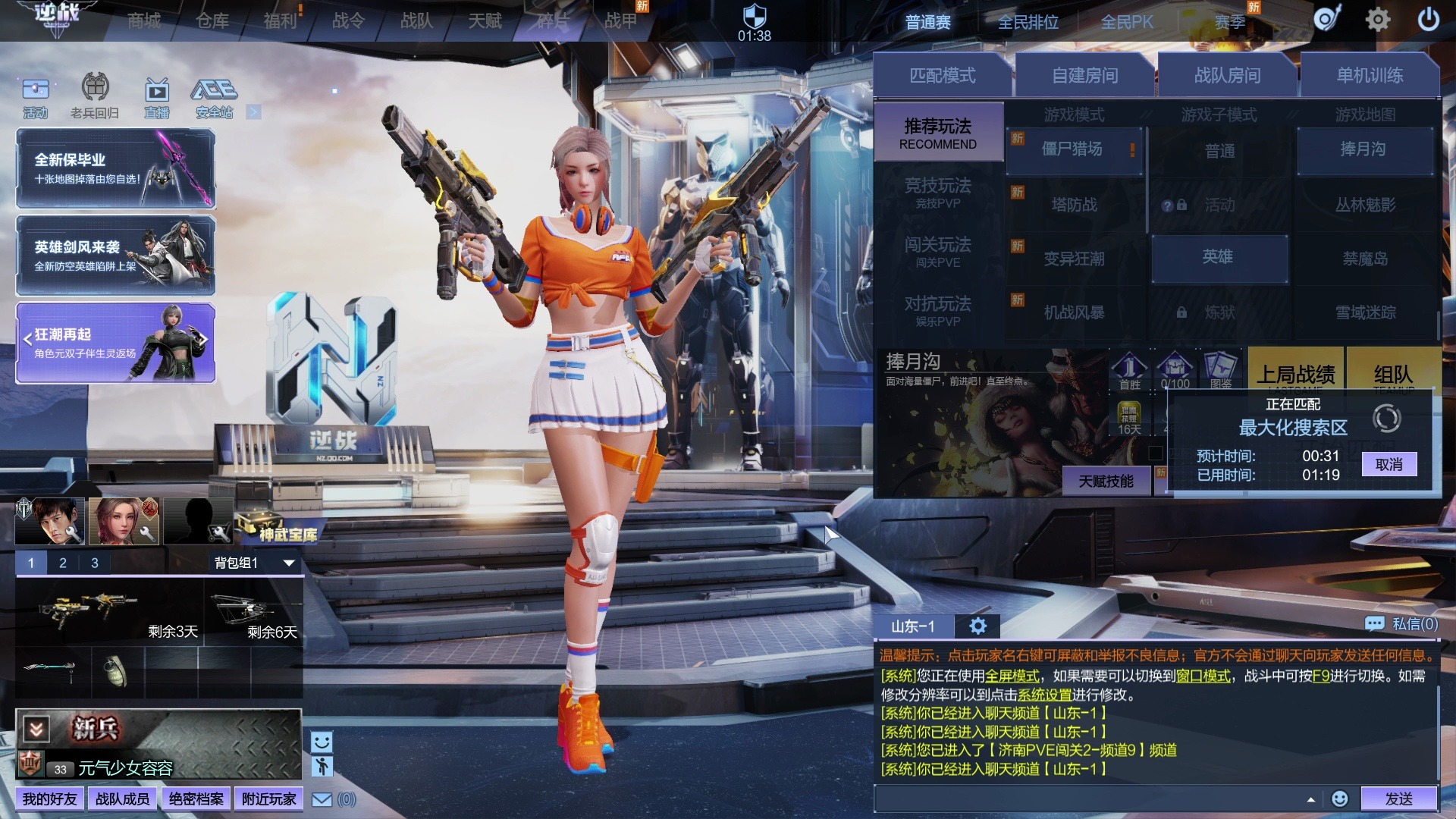
Task: Open the 上局战绩 last match results
Action: pos(1295,373)
